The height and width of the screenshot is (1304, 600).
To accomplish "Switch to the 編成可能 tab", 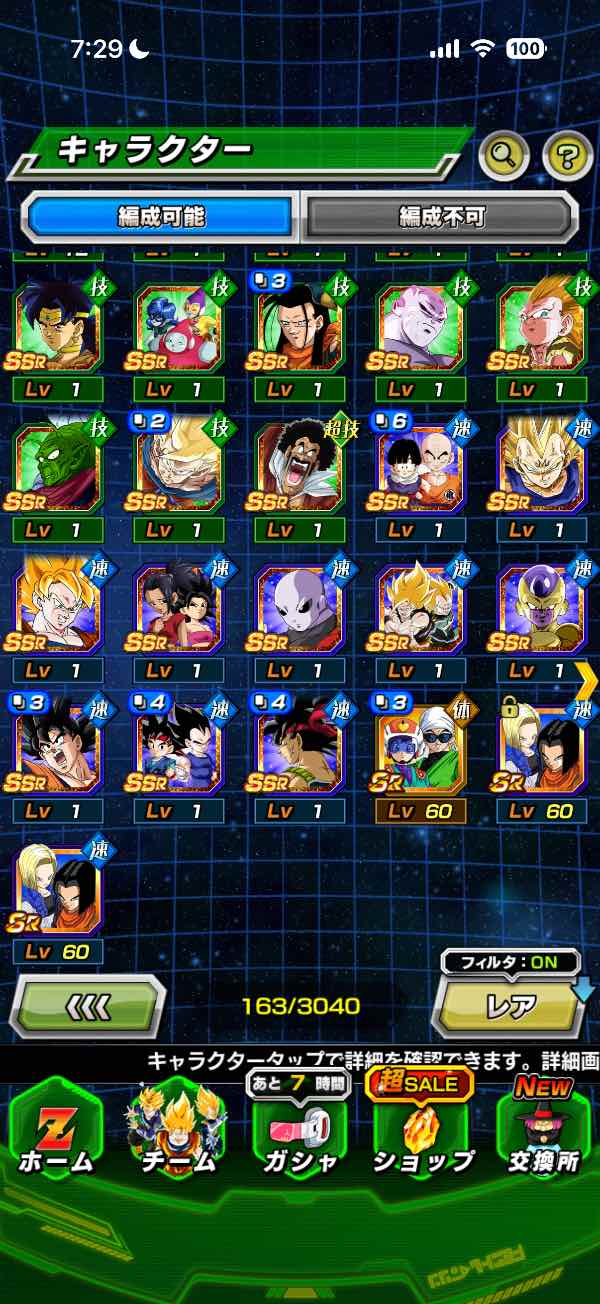I will 162,216.
